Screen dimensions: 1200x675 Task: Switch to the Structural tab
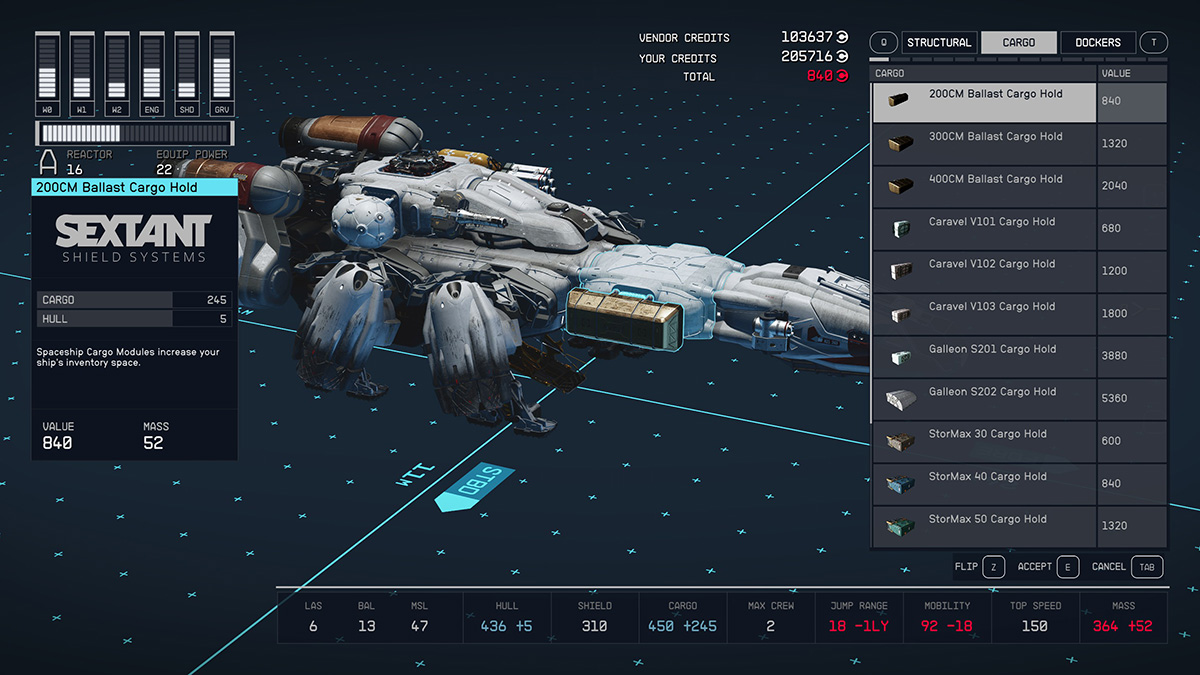click(x=938, y=42)
